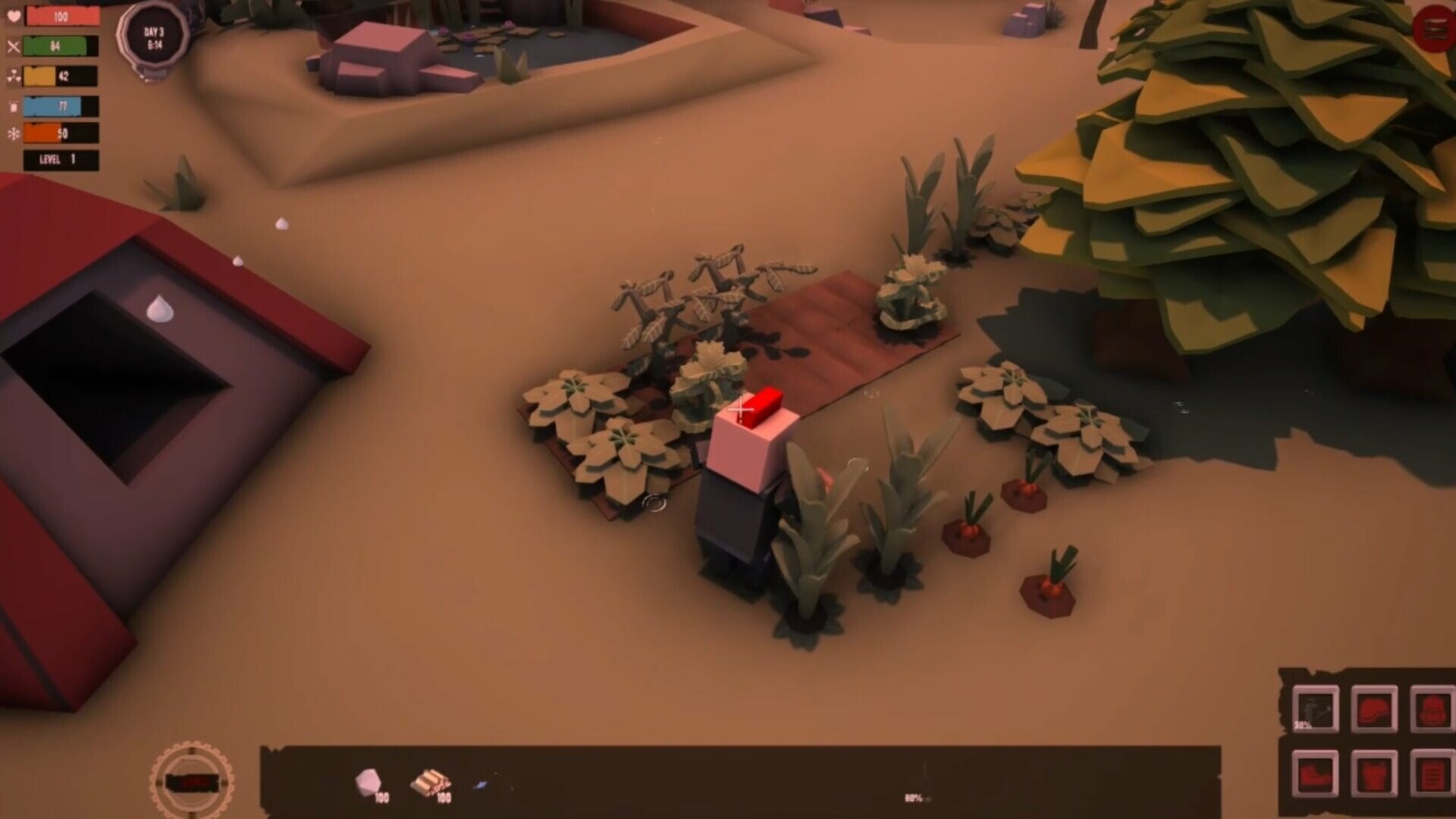The height and width of the screenshot is (819, 1456).
Task: Click the watering can equipment slot
Action: click(x=1316, y=709)
